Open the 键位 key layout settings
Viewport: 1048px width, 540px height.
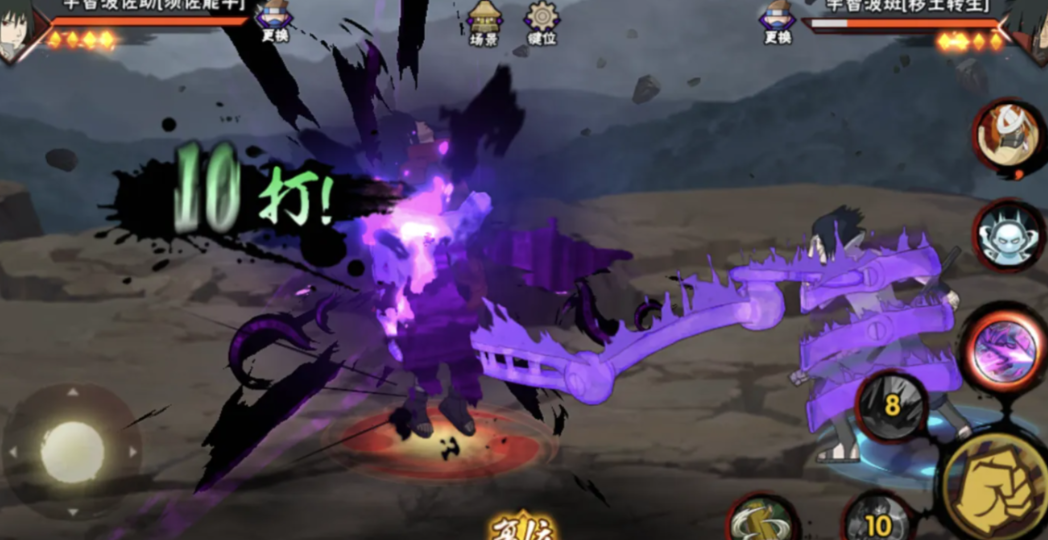pos(542,23)
